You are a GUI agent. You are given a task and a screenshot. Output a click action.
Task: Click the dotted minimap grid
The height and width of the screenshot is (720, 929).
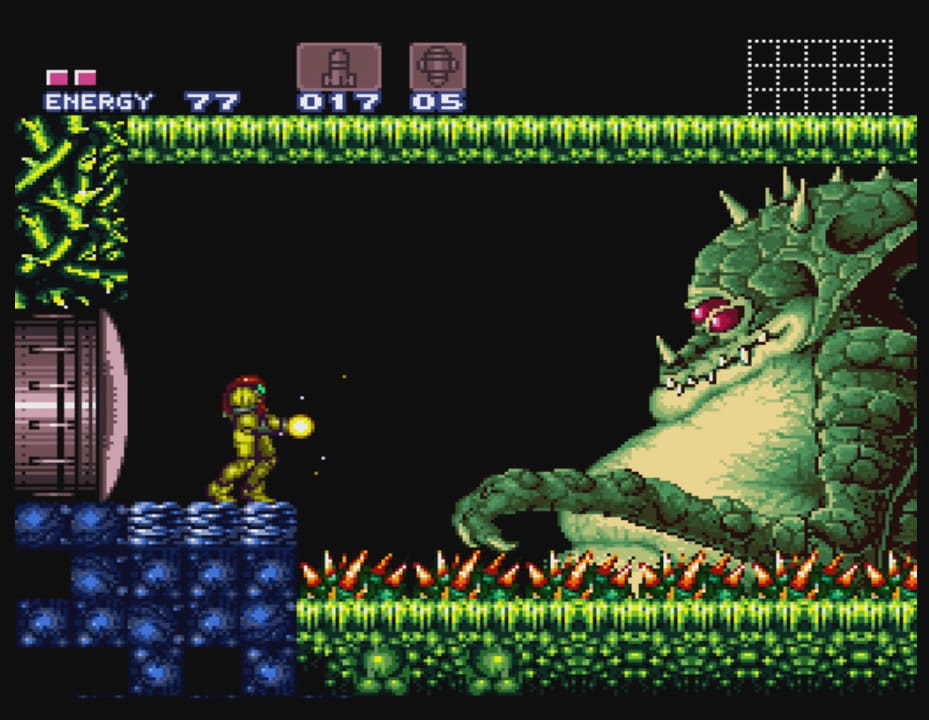819,77
